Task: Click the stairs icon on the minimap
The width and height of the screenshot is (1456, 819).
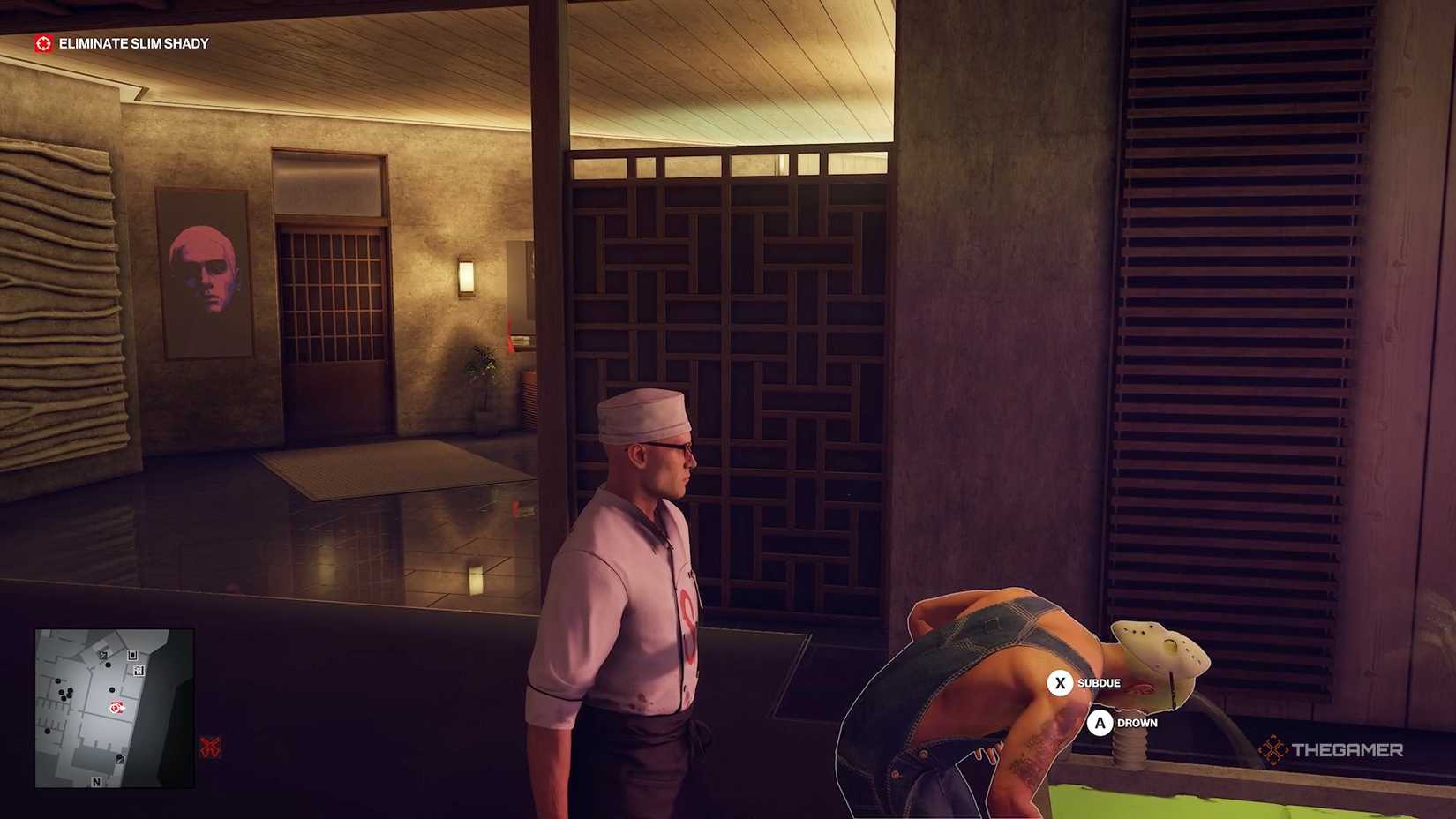Action: [139, 670]
